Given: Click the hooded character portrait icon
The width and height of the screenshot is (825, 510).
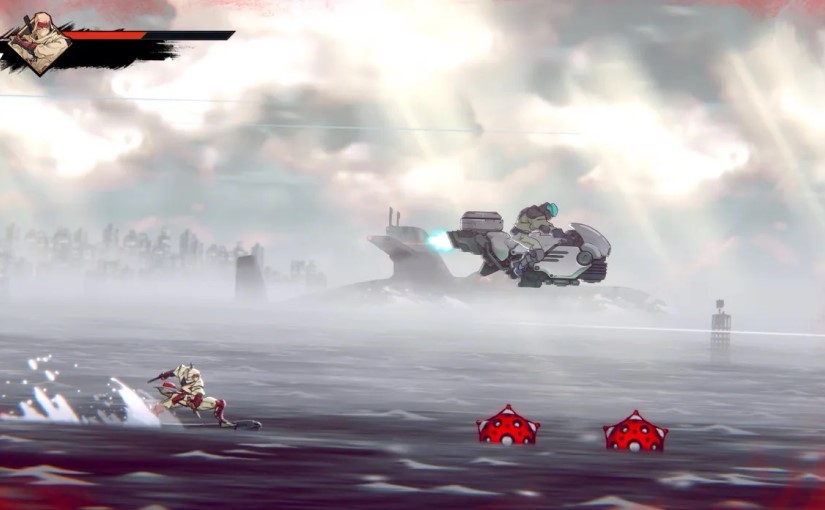Looking at the screenshot, I should point(40,43).
